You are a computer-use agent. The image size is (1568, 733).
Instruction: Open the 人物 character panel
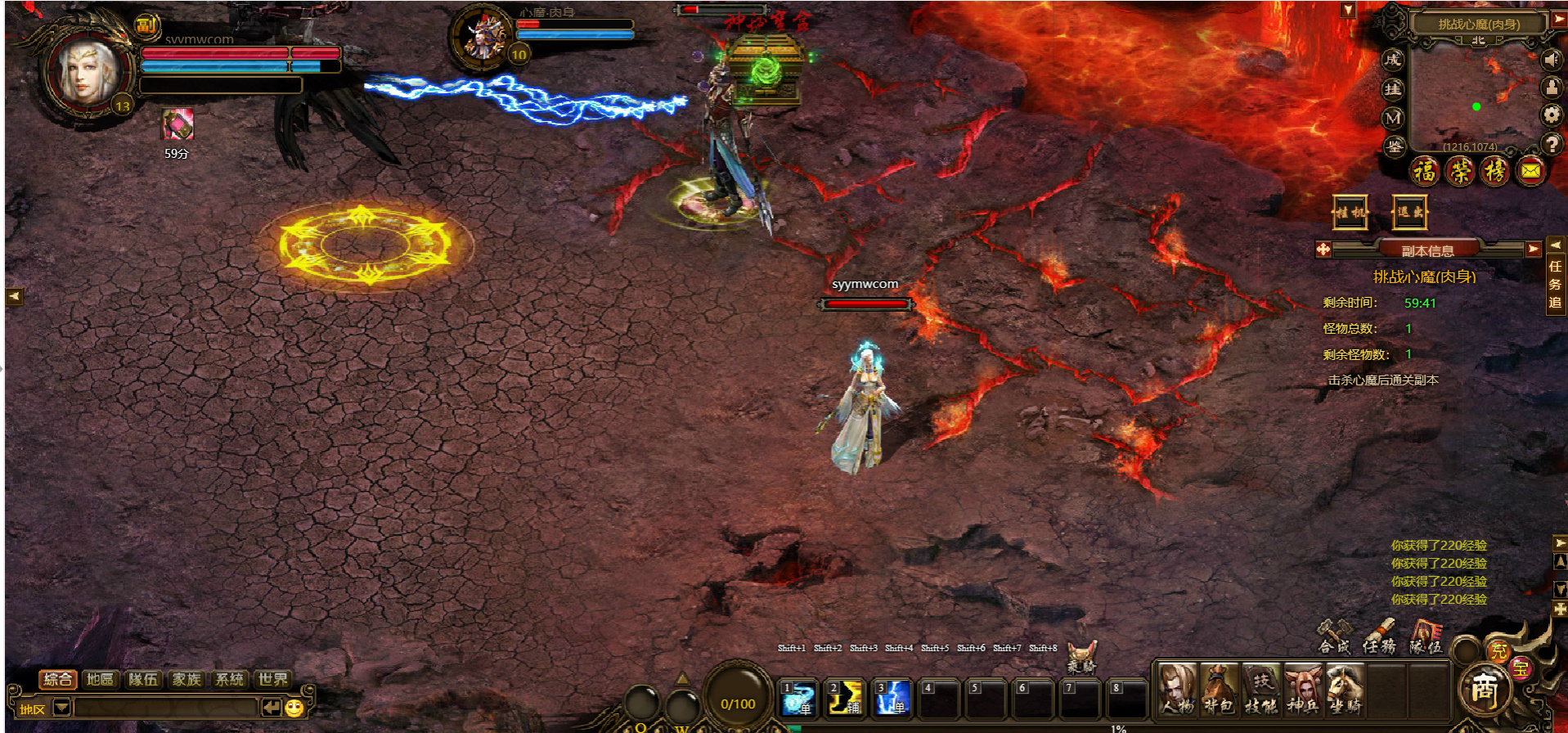1177,690
